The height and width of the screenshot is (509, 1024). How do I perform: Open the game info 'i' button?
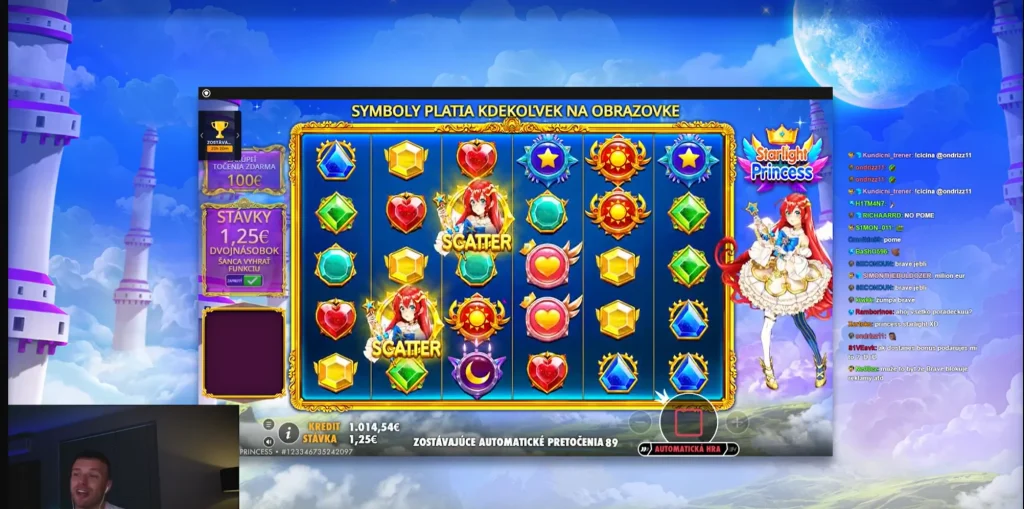click(x=288, y=432)
